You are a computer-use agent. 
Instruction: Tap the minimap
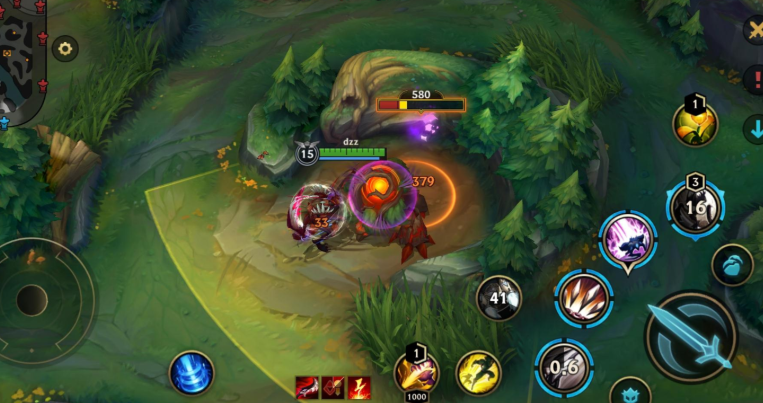[x=20, y=60]
